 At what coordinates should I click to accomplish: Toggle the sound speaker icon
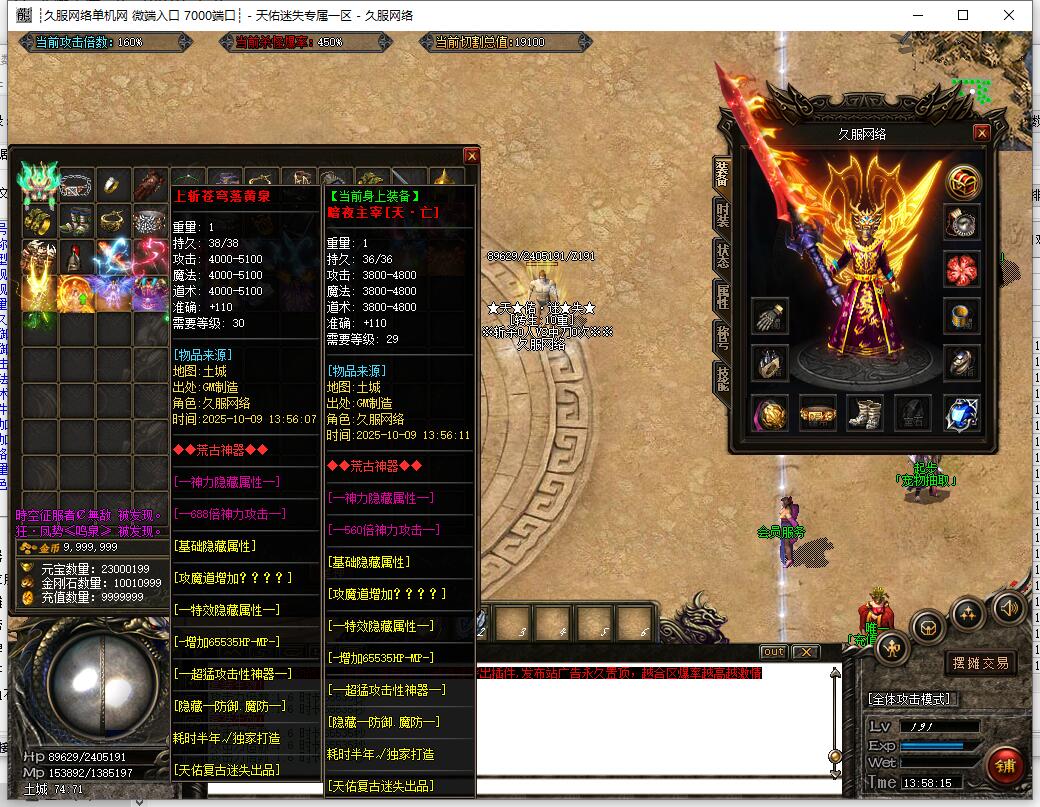point(1008,606)
